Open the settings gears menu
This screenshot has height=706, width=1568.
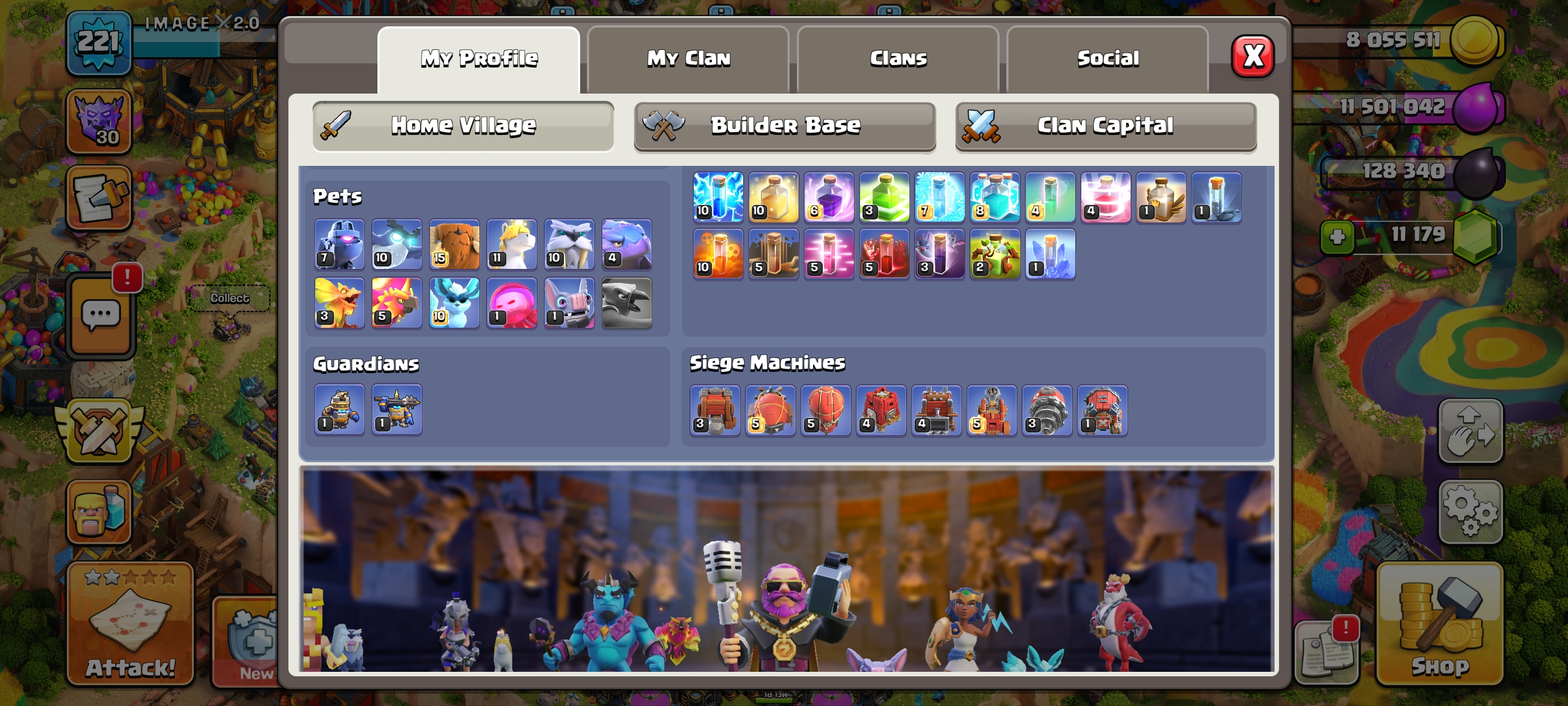pyautogui.click(x=1470, y=511)
